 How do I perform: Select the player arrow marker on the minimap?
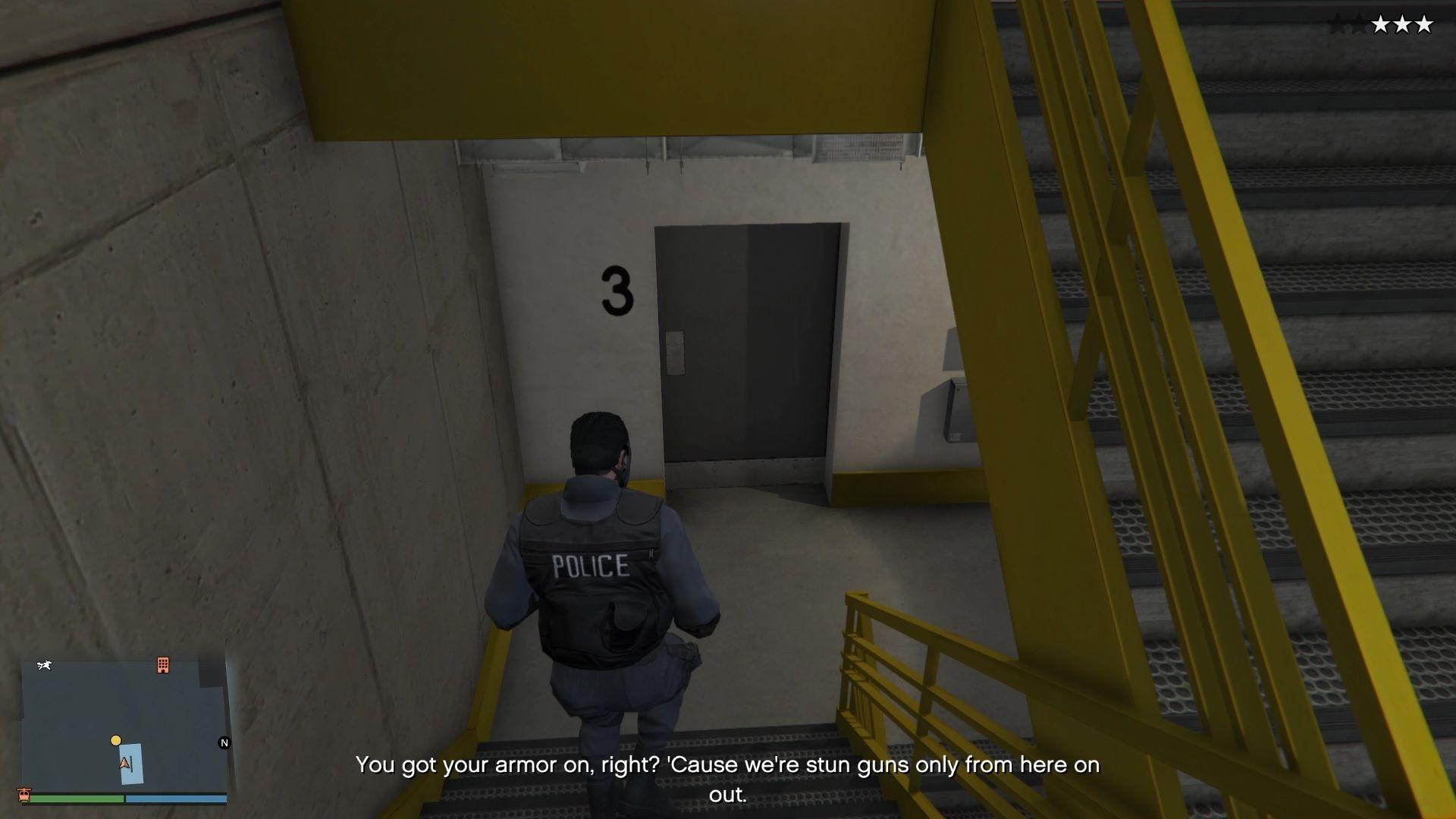point(124,763)
